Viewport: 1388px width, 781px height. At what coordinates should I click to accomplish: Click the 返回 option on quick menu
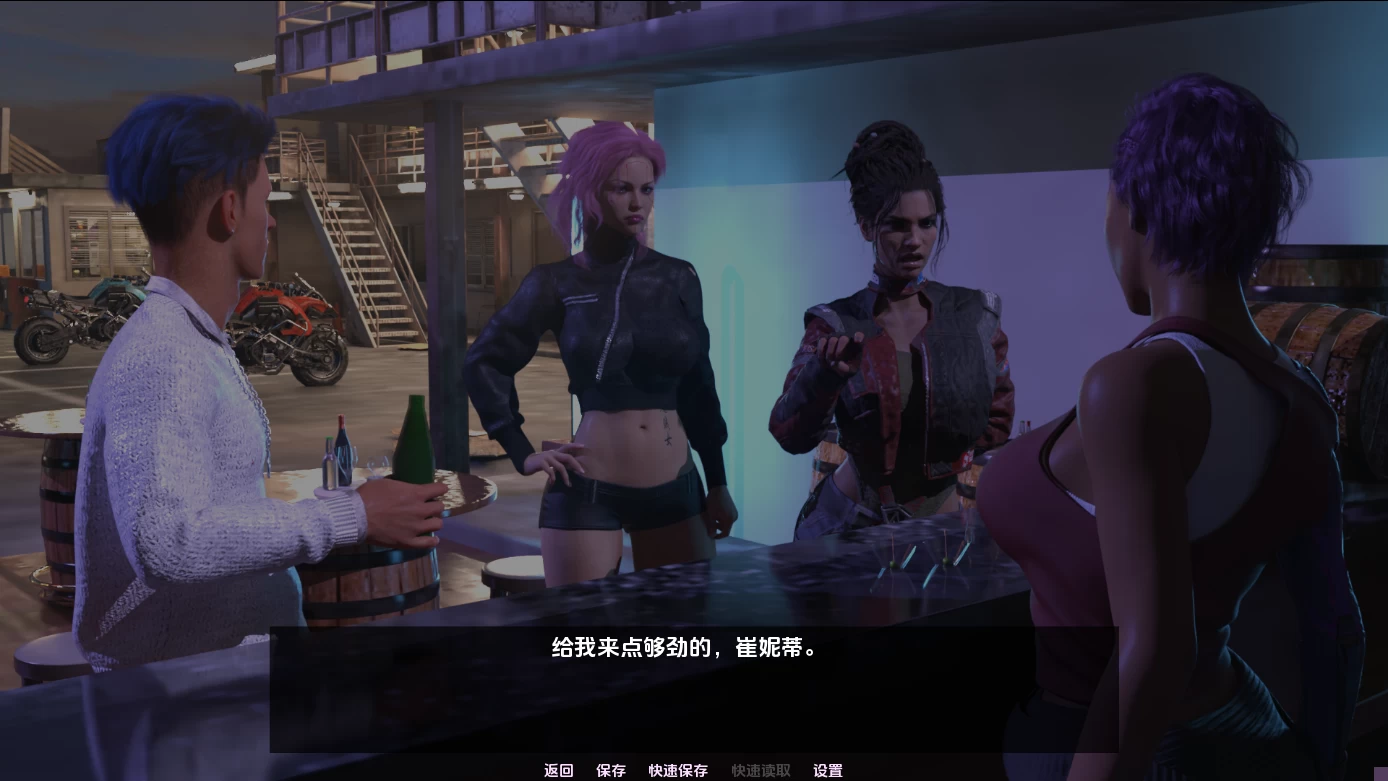pos(557,770)
